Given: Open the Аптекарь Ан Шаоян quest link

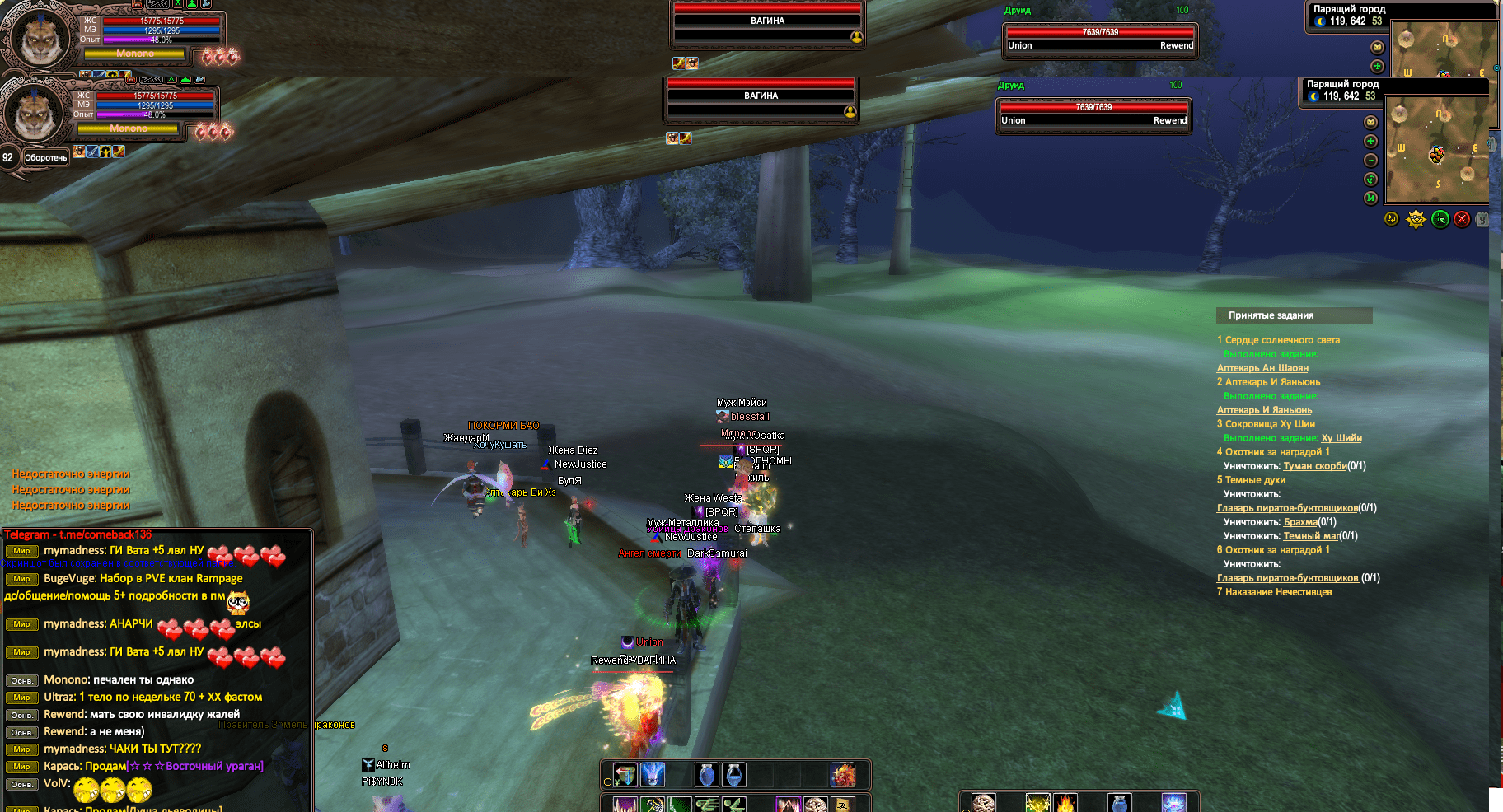Looking at the screenshot, I should pos(1262,368).
